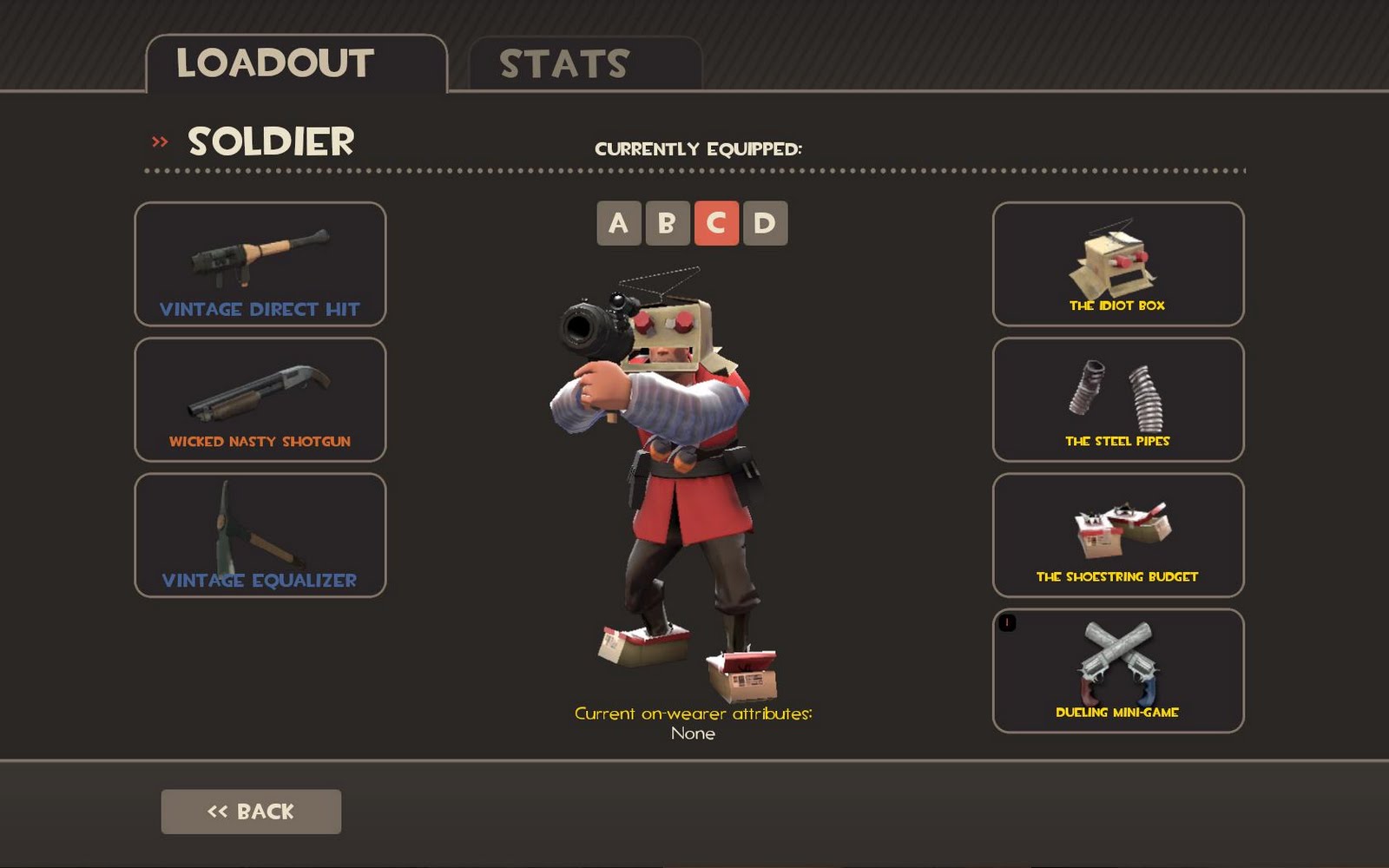Screen dimensions: 1389x868
Task: Switch to loadout preset A
Action: point(619,223)
